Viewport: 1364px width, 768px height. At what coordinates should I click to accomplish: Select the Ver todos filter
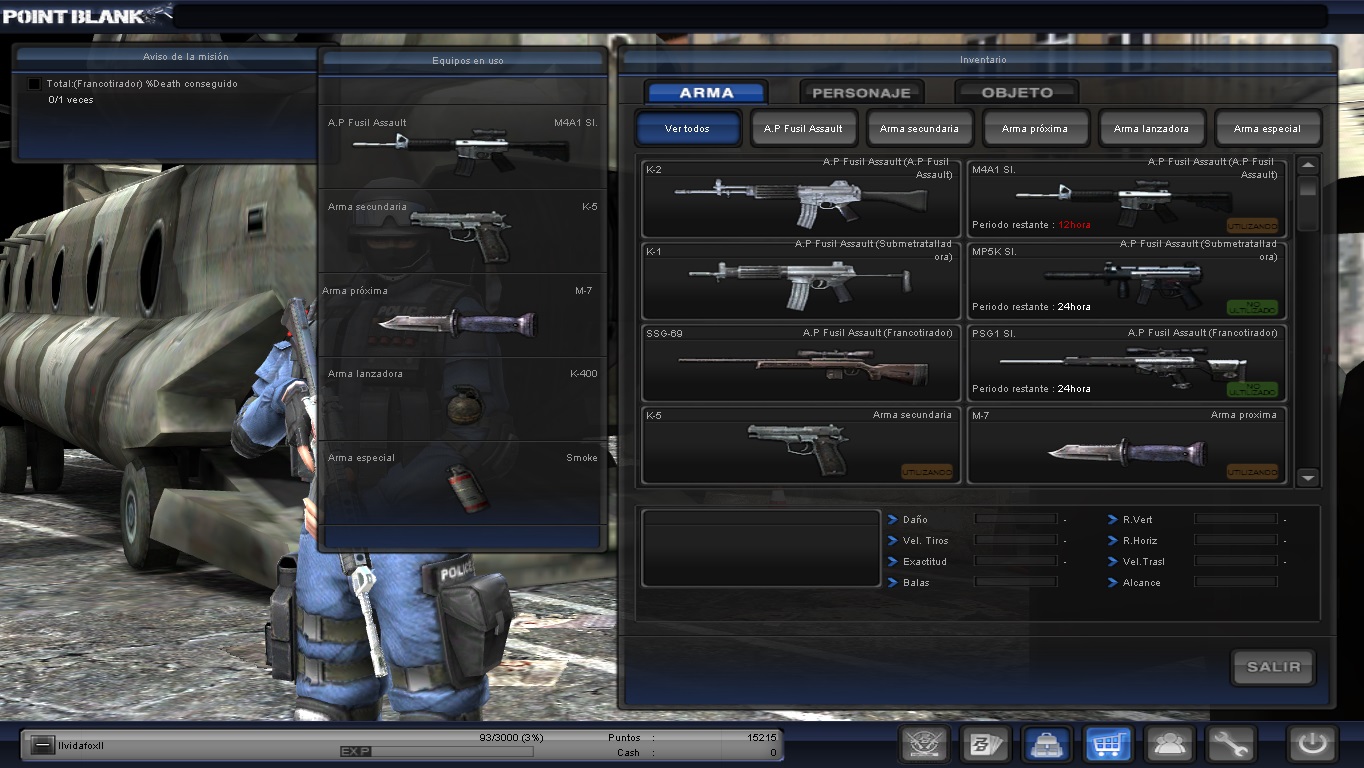click(687, 128)
